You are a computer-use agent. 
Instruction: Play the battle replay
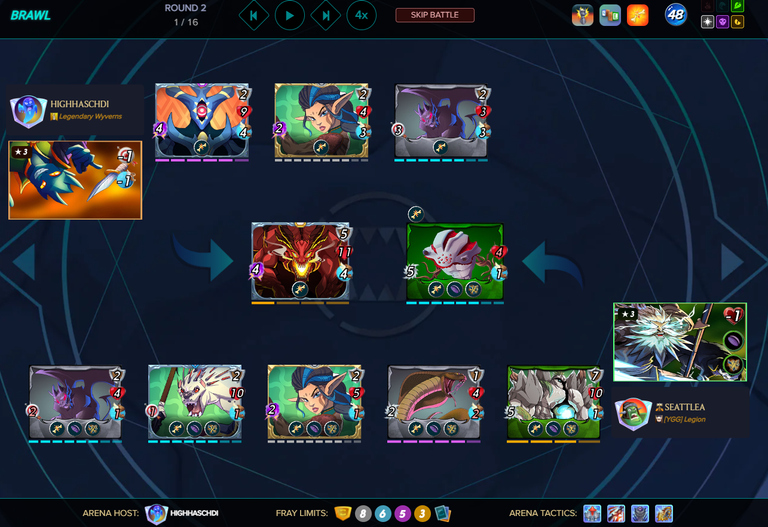click(290, 15)
